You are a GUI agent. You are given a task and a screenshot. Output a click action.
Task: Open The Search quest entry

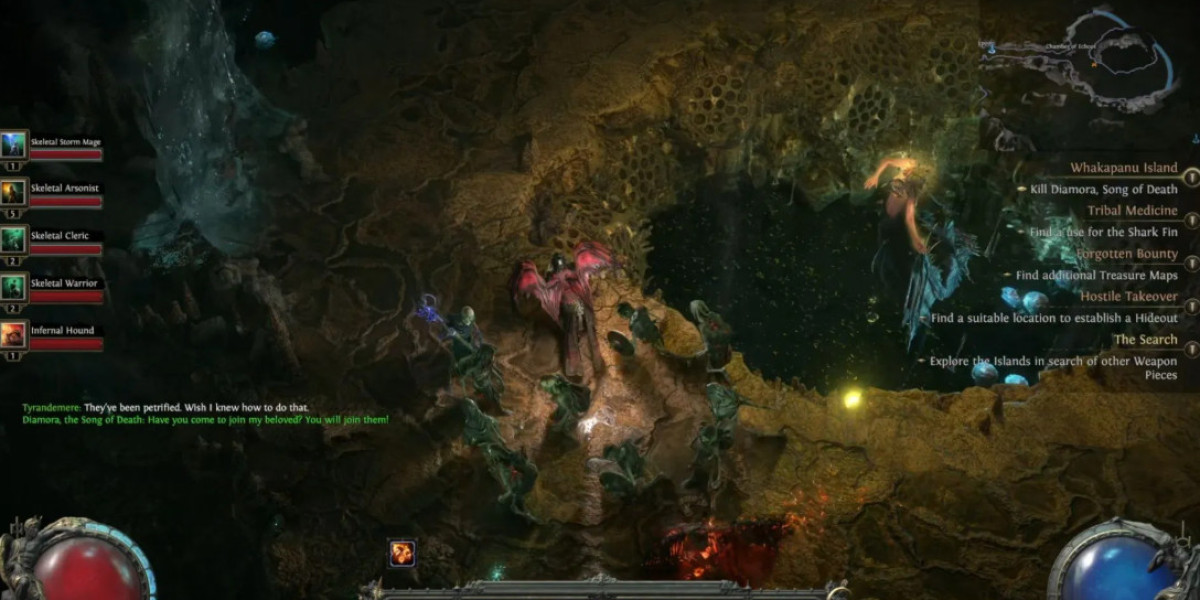pyautogui.click(x=1145, y=340)
